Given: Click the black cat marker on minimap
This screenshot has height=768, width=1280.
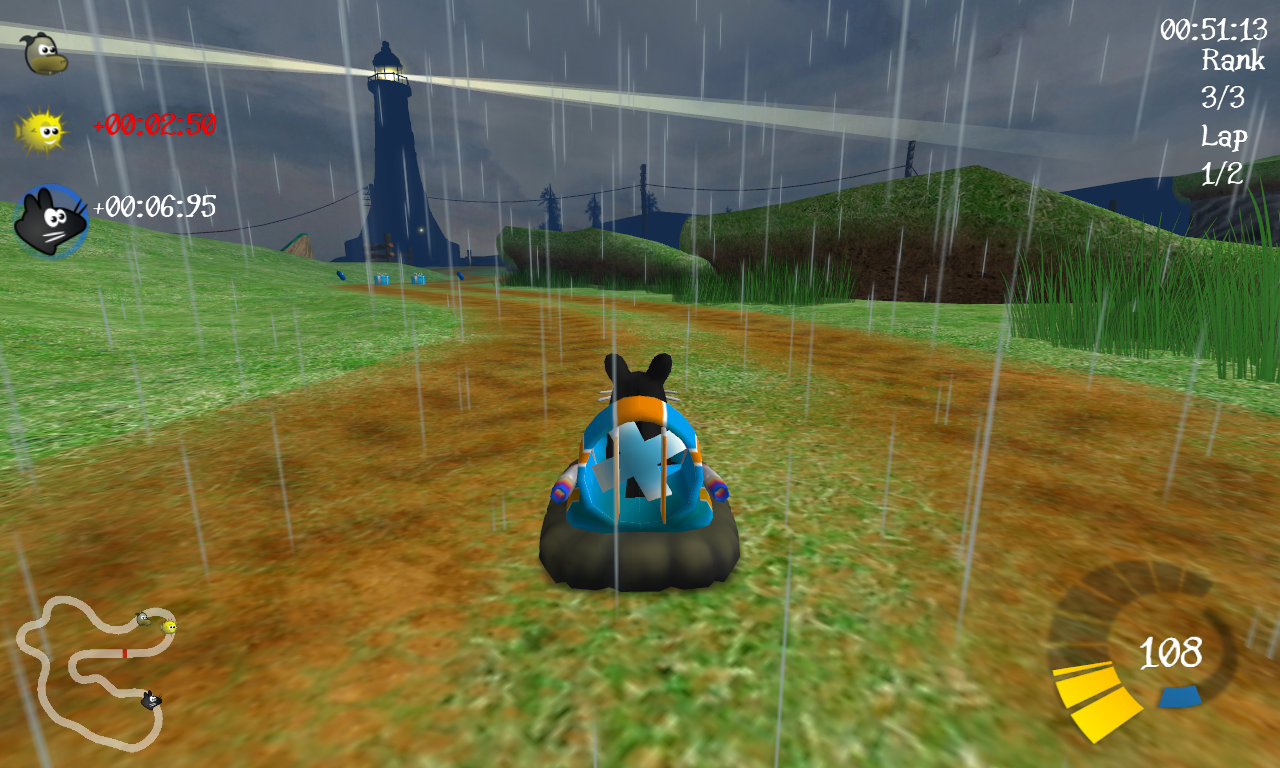Looking at the screenshot, I should [151, 700].
